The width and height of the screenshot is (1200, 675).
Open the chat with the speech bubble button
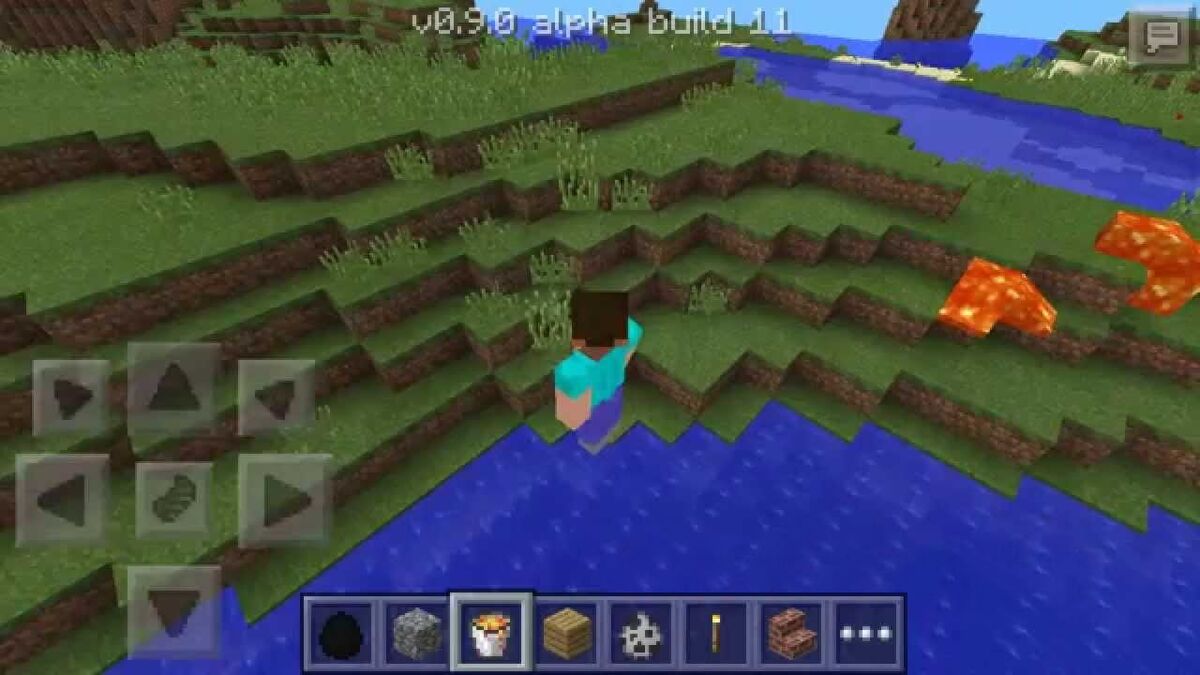pyautogui.click(x=1159, y=37)
